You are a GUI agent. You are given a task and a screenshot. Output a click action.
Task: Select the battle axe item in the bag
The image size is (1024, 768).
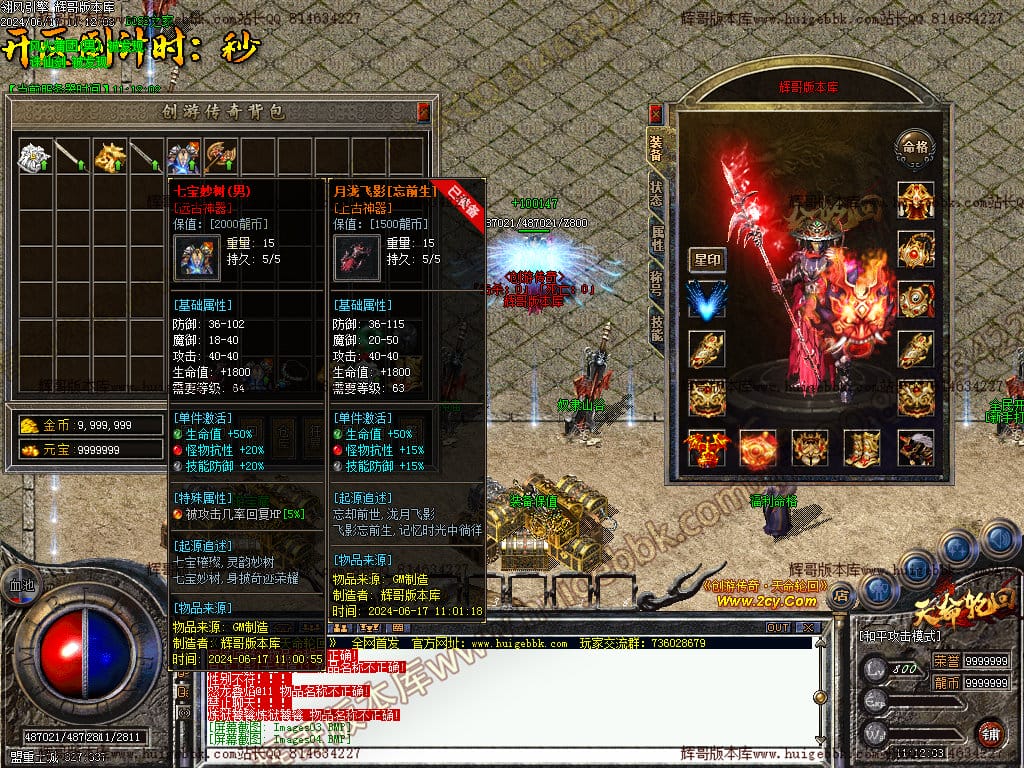[220, 156]
